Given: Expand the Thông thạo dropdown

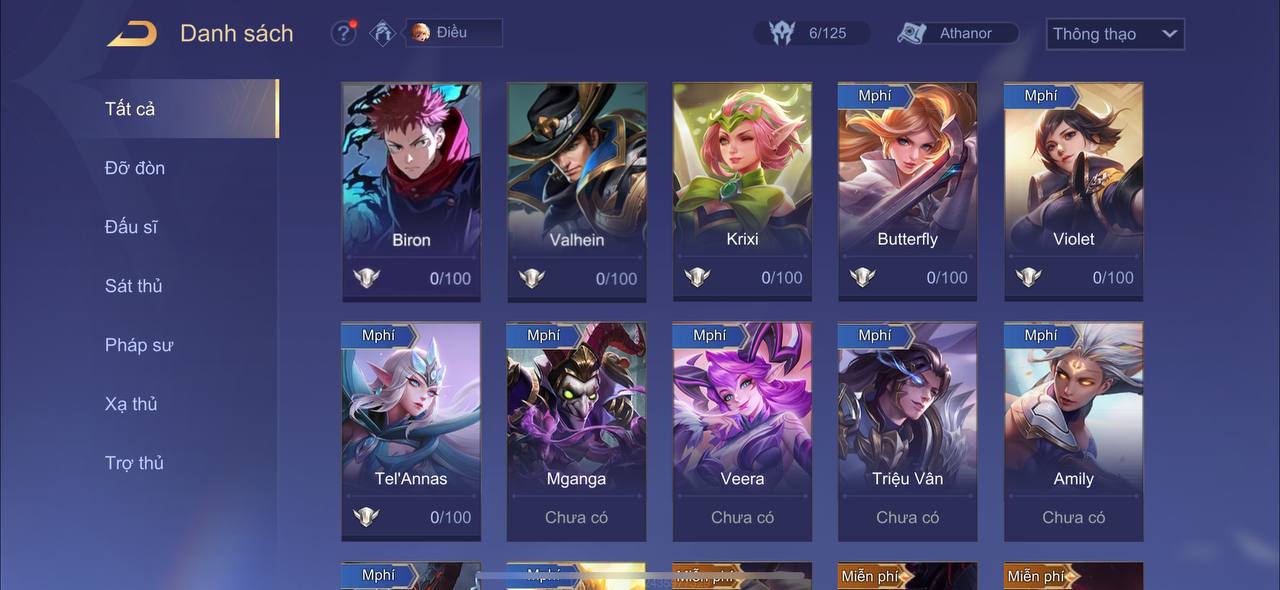Looking at the screenshot, I should [1115, 34].
